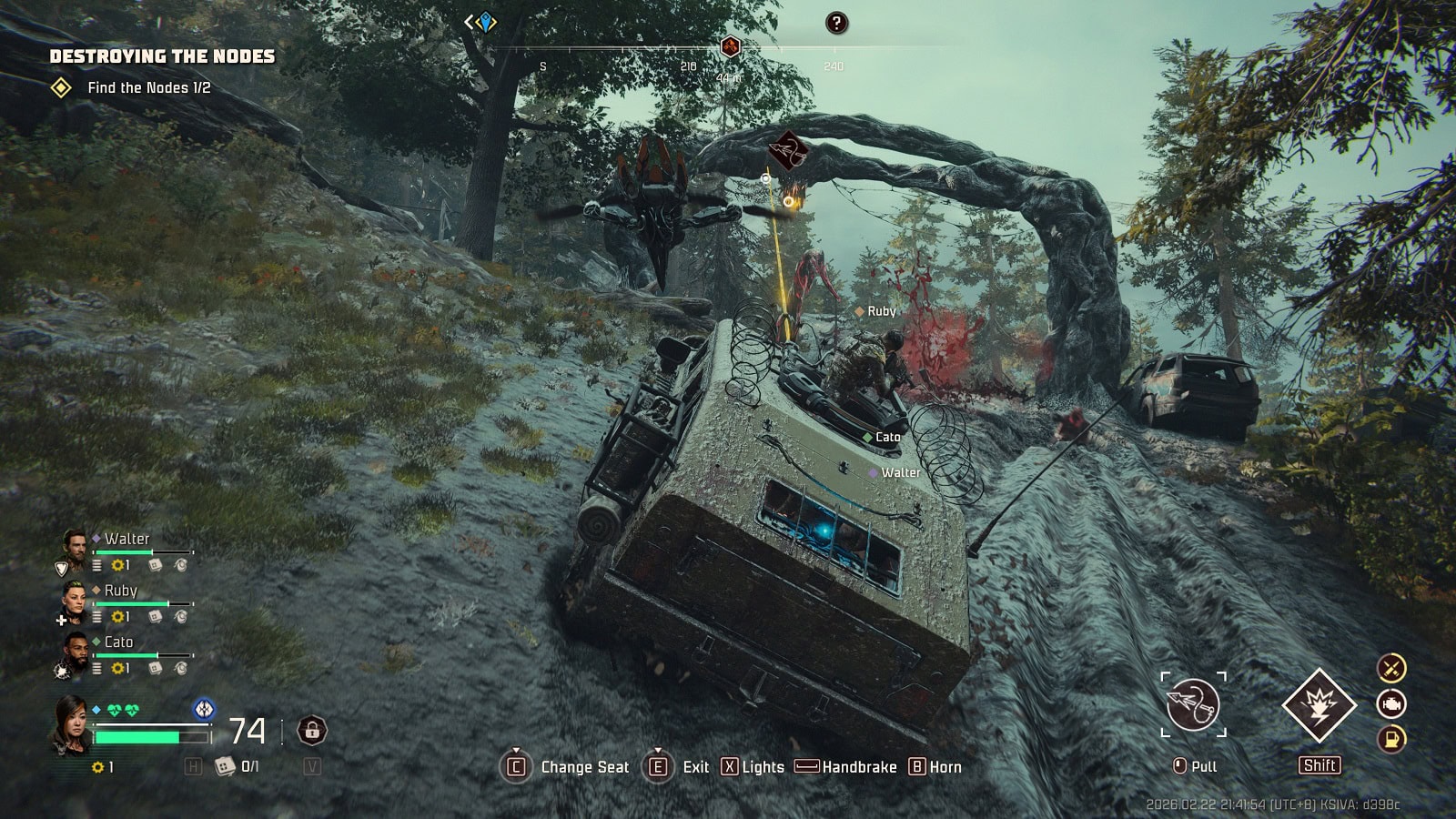Check the crossed-bullets ammo status icon

pos(1391,669)
